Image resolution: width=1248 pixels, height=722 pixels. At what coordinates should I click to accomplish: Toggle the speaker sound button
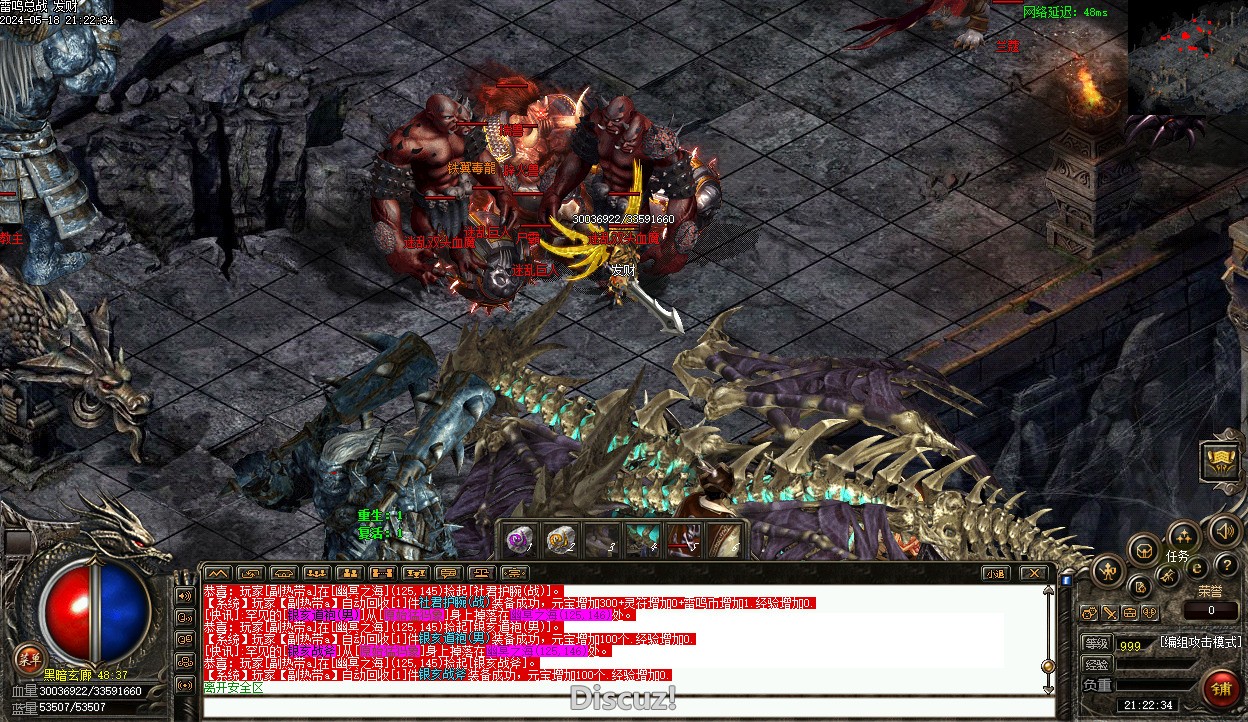point(1224,531)
